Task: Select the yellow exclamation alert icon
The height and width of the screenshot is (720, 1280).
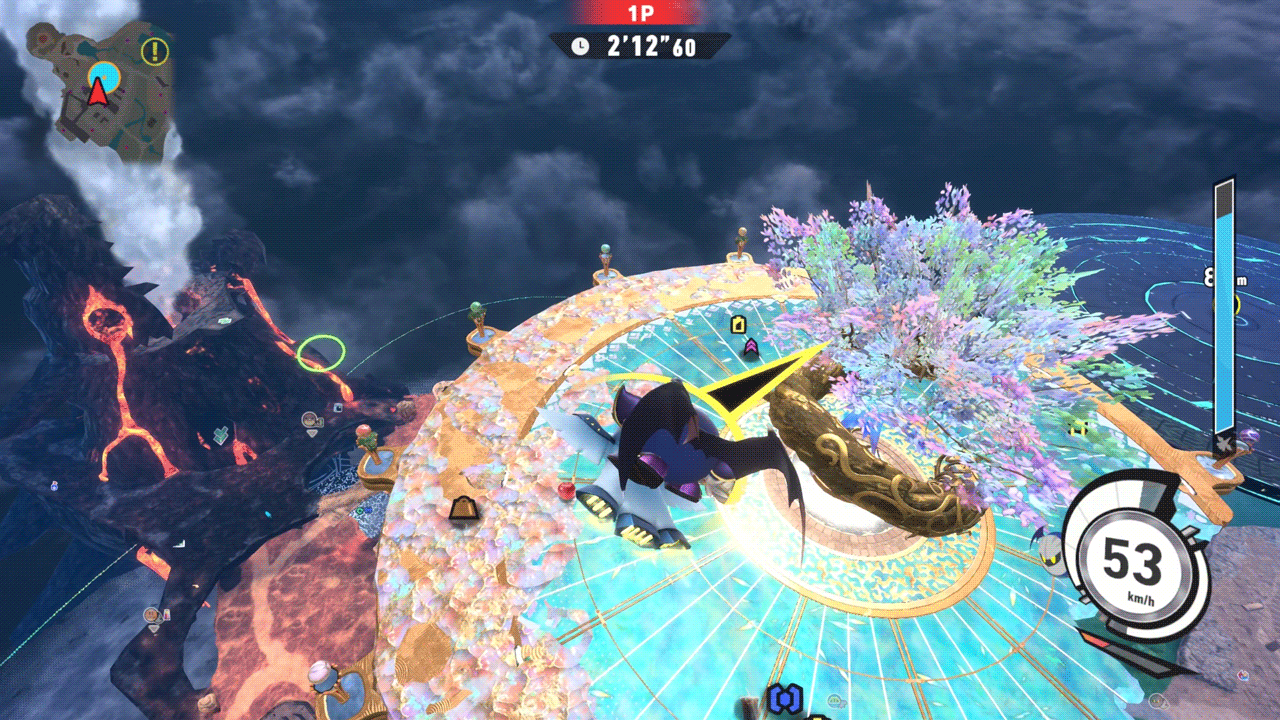Action: [x=155, y=51]
